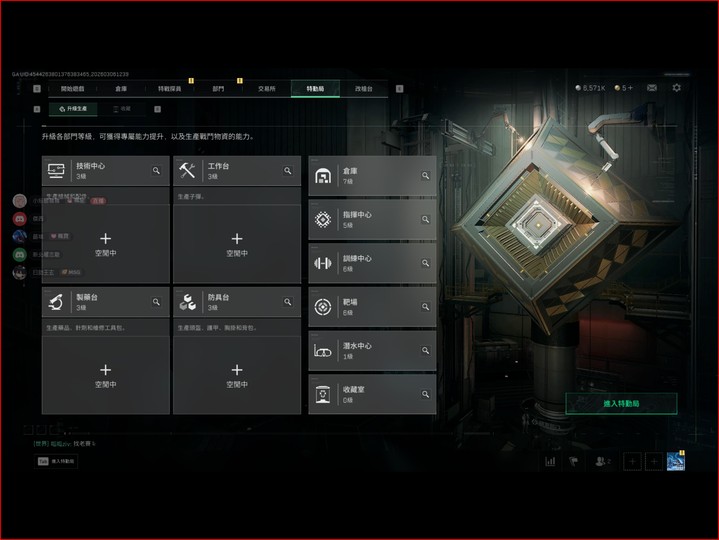Add production at 工作台 empty slot
This screenshot has height=540, width=719.
[237, 243]
